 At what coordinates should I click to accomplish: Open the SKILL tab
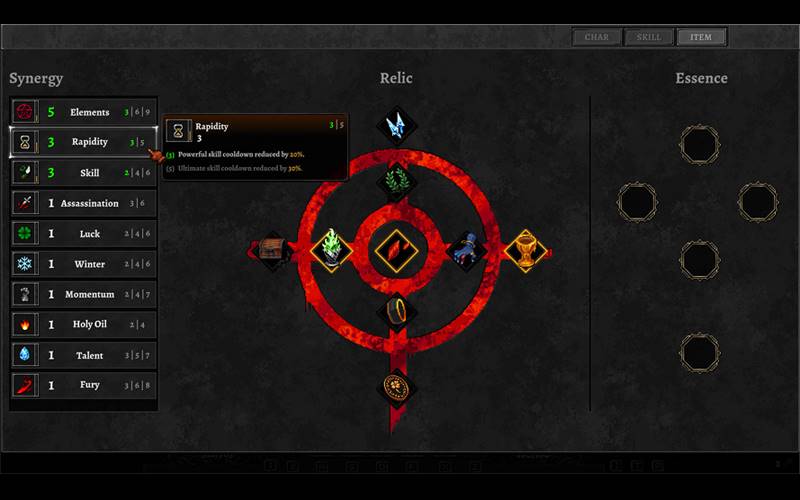tap(649, 38)
